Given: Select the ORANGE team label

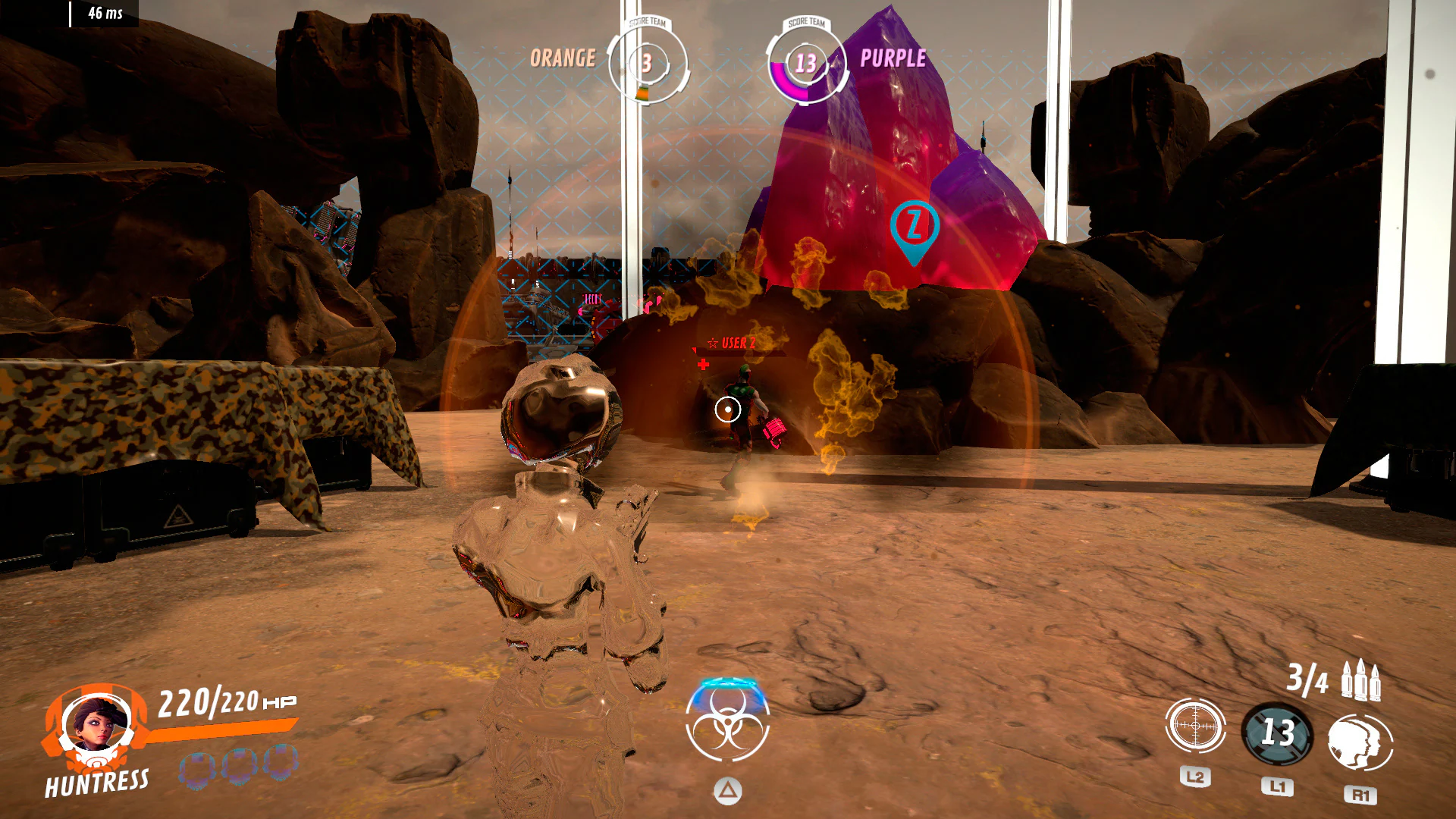Looking at the screenshot, I should 563,56.
